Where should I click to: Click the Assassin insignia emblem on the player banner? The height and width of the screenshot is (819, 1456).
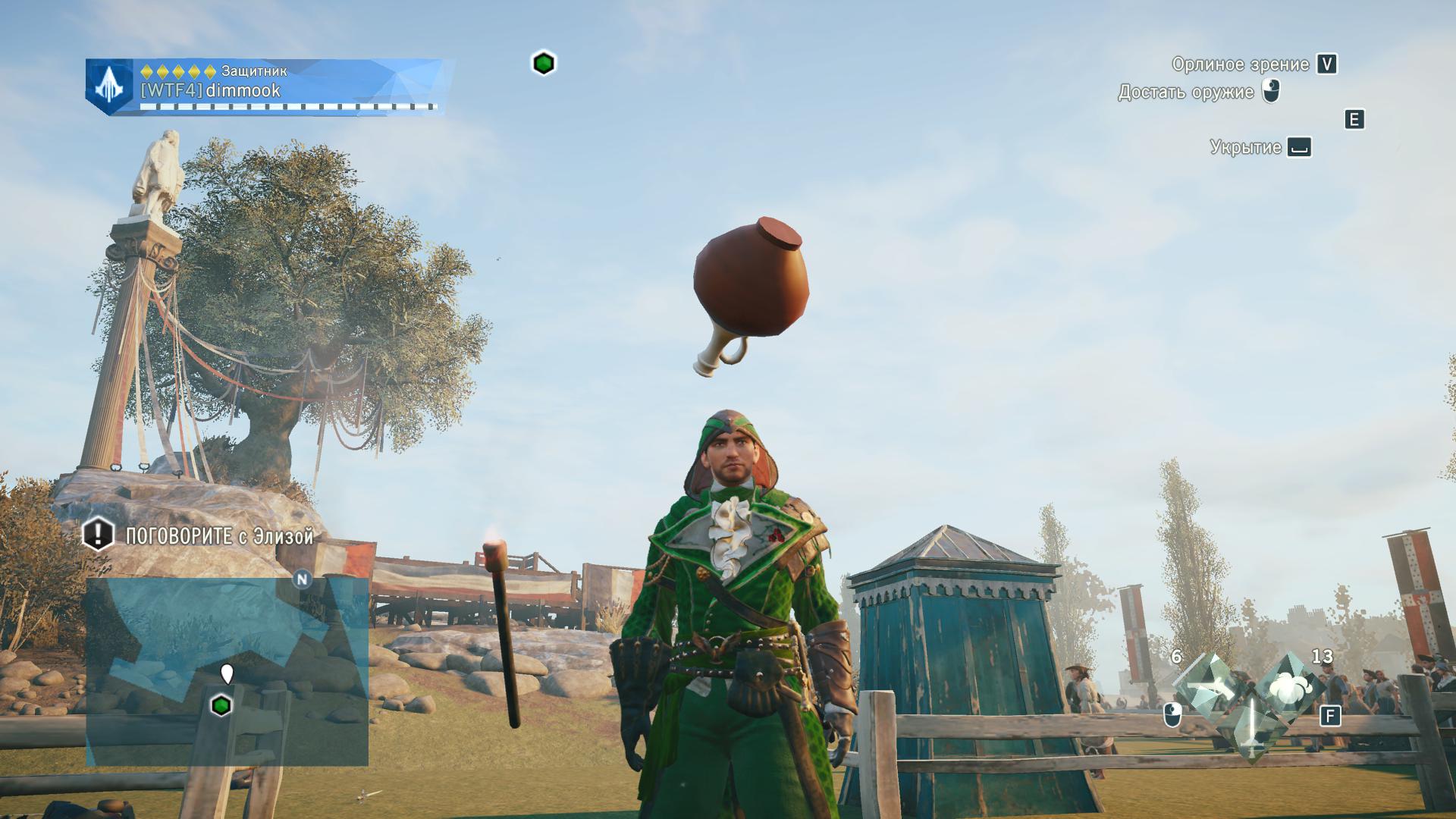point(111,86)
